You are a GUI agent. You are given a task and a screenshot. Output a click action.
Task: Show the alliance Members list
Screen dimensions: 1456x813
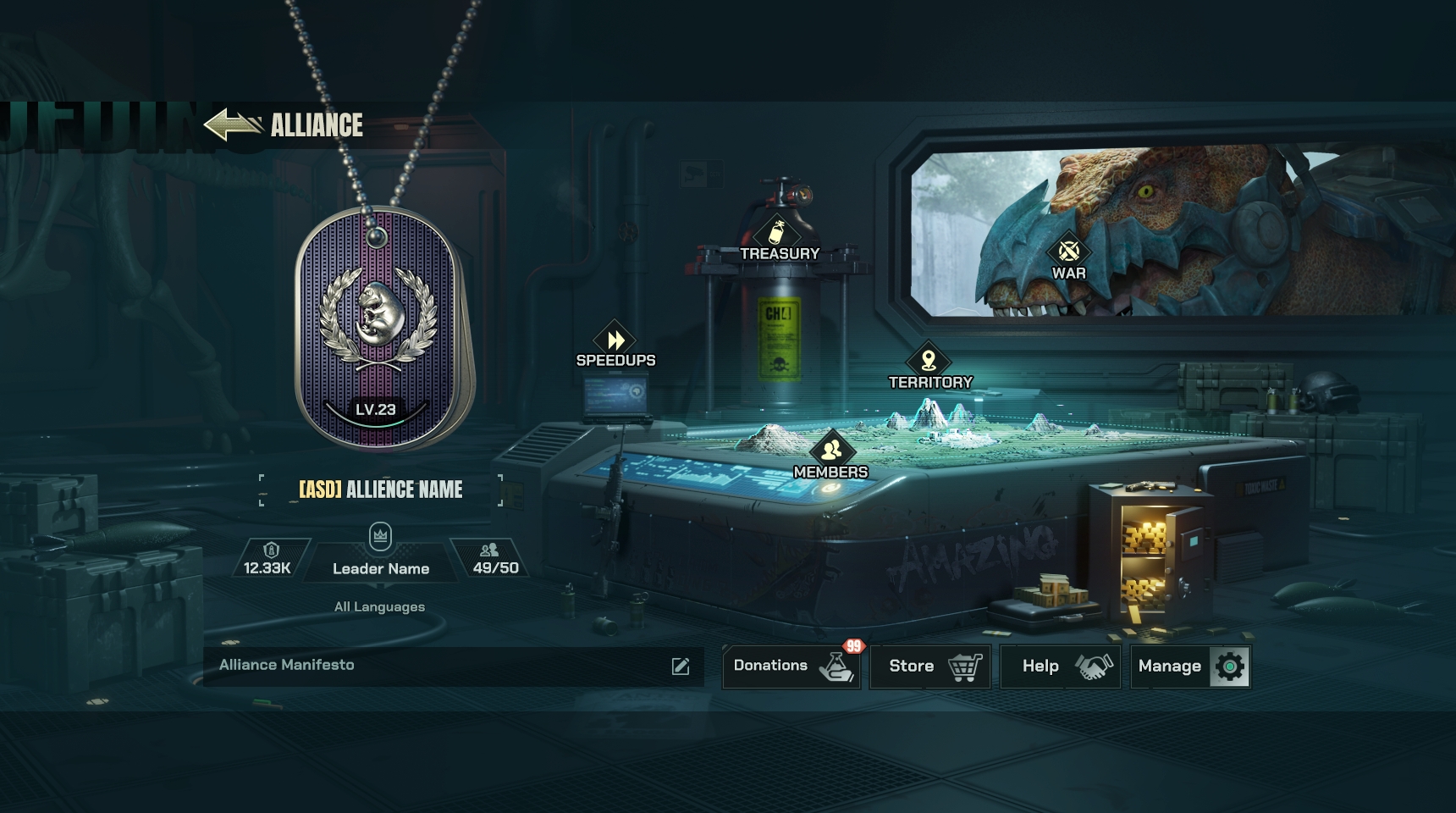pyautogui.click(x=830, y=457)
